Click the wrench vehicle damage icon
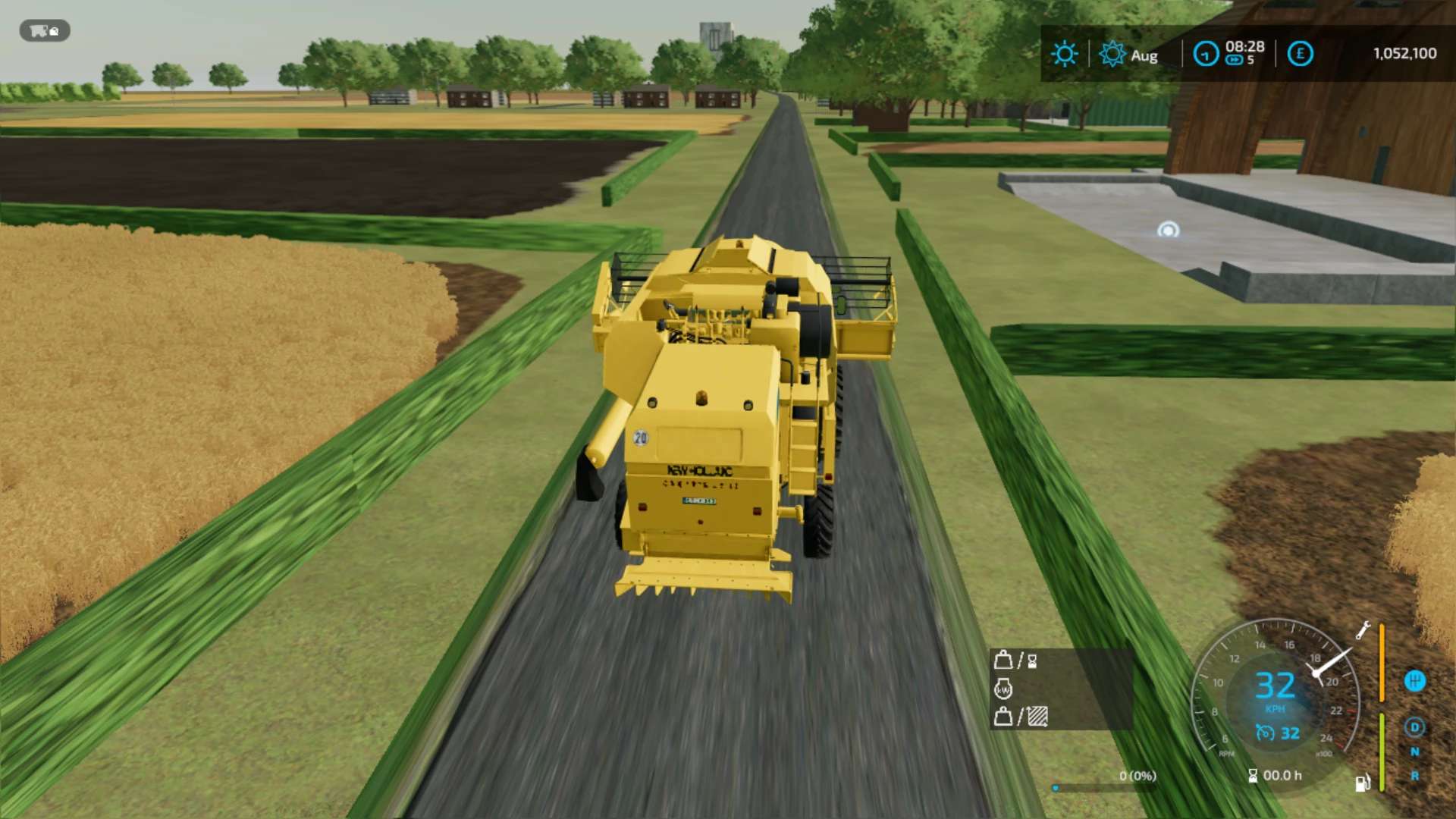This screenshot has height=819, width=1456. point(1363,631)
